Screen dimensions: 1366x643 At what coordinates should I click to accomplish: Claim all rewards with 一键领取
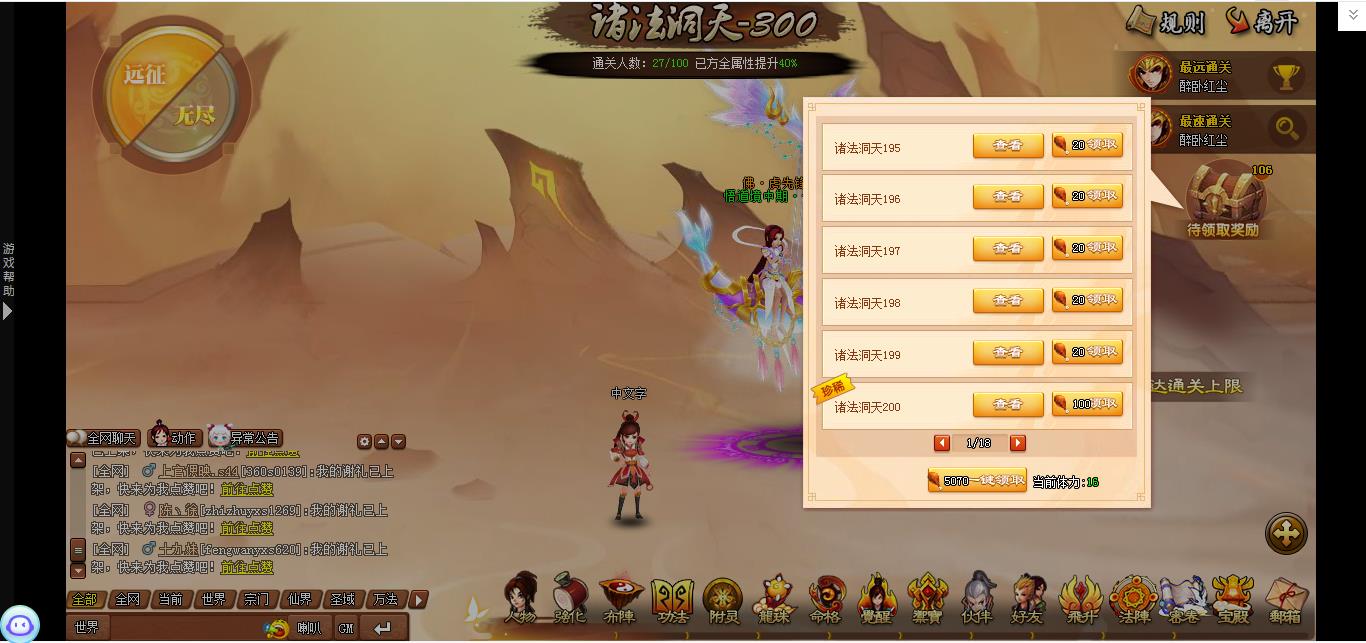click(977, 481)
